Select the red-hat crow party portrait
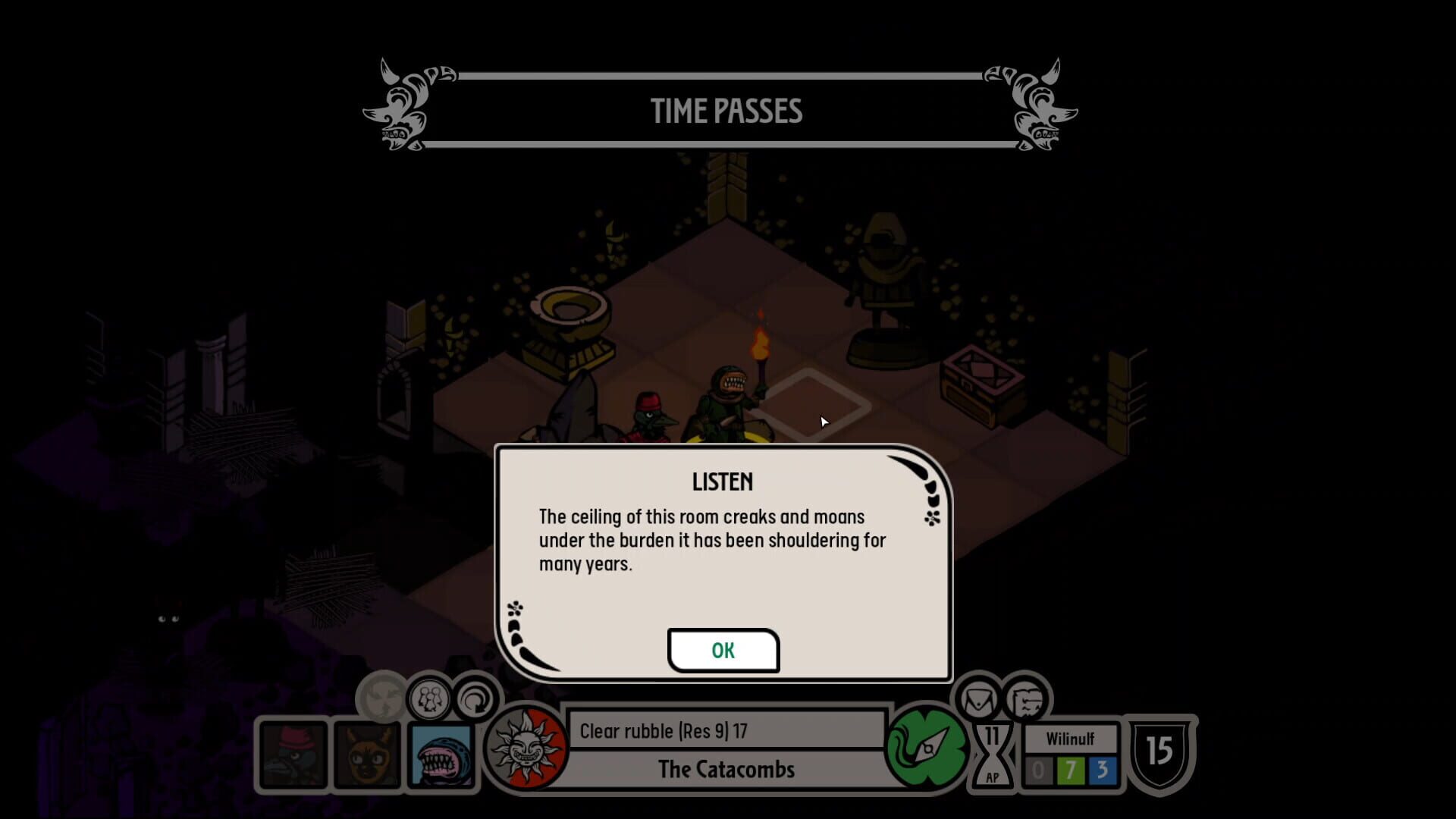The height and width of the screenshot is (819, 1456). tap(293, 755)
